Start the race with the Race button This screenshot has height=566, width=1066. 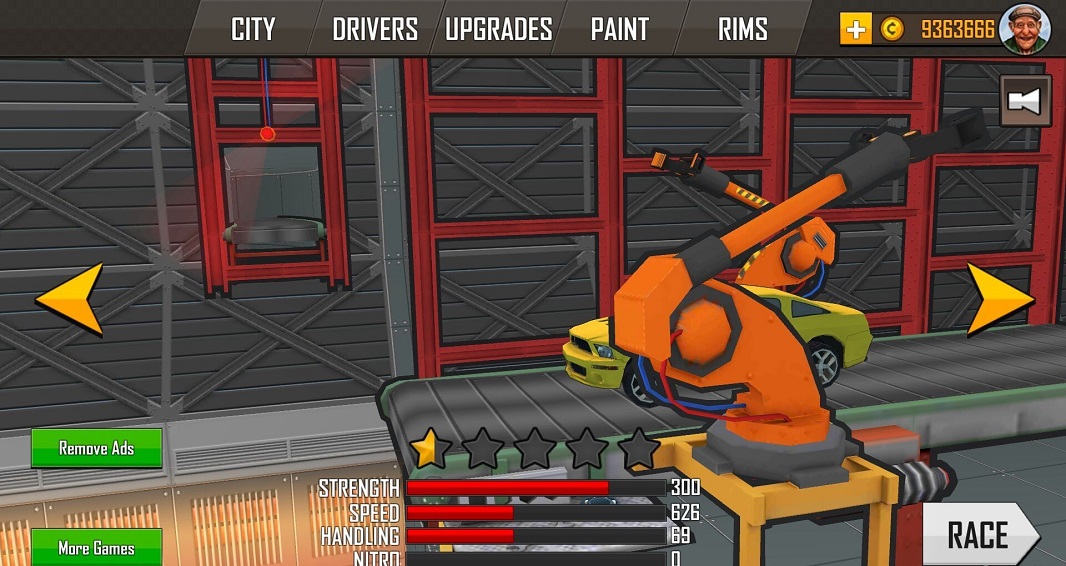click(977, 535)
